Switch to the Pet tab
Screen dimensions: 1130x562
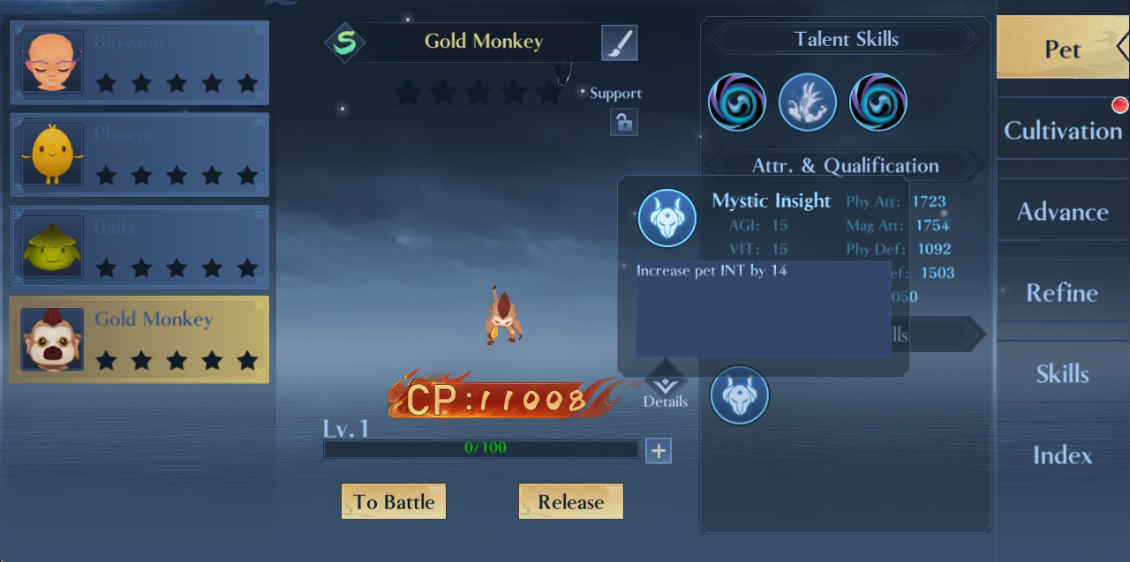pos(1062,48)
